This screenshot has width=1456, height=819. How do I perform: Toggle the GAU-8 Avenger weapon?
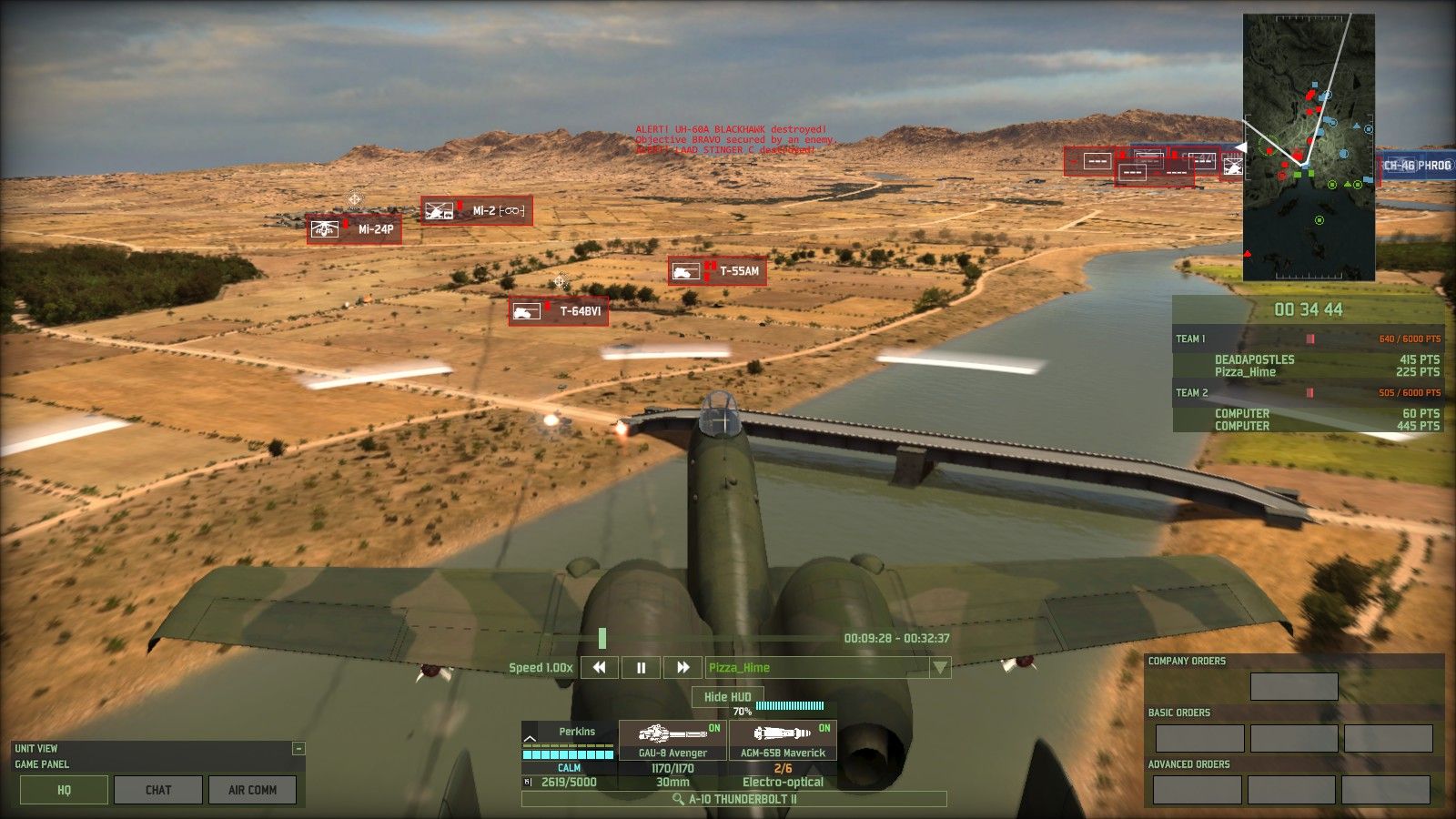pos(672,739)
